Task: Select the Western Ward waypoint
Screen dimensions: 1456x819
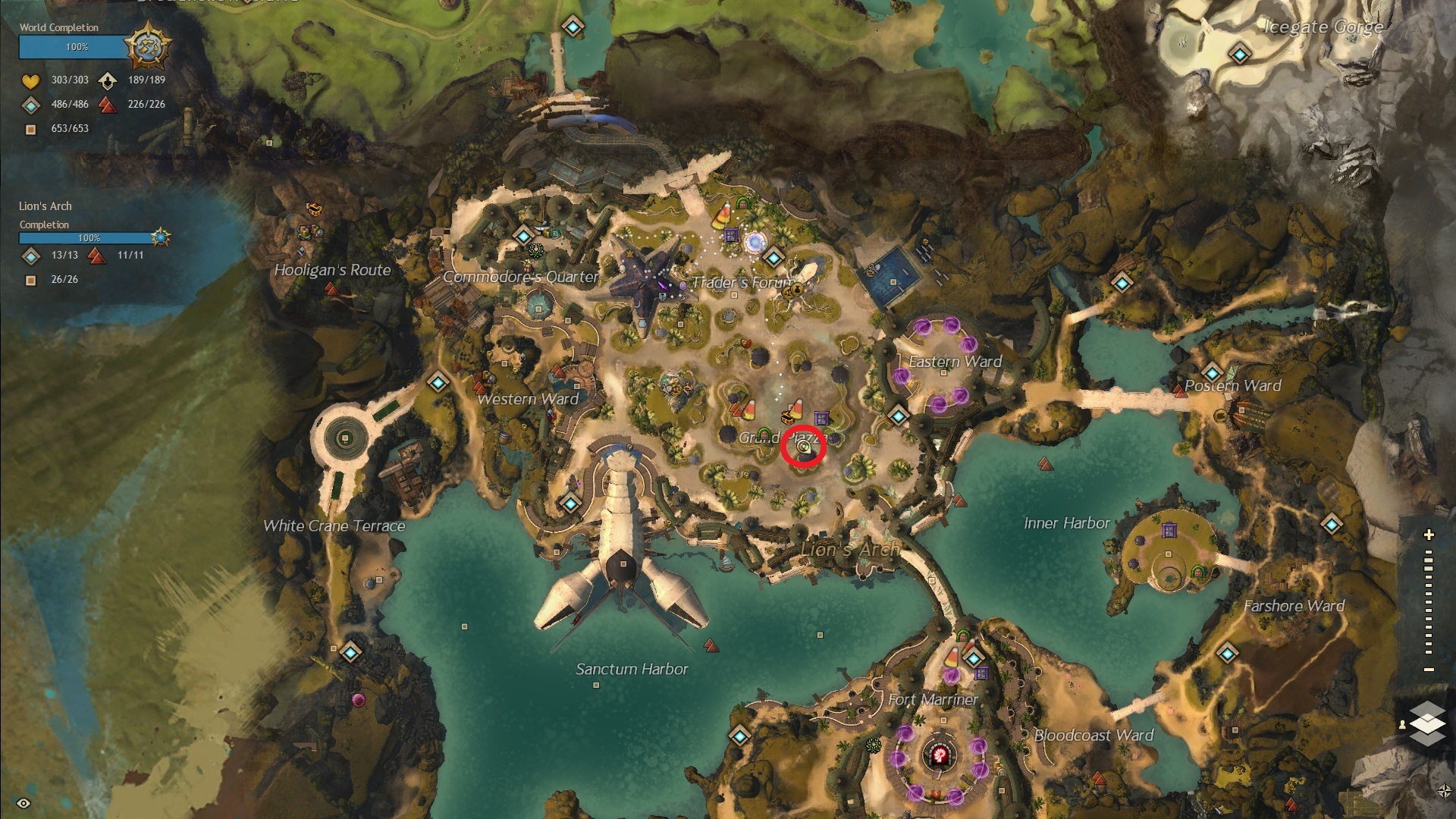Action: click(438, 382)
